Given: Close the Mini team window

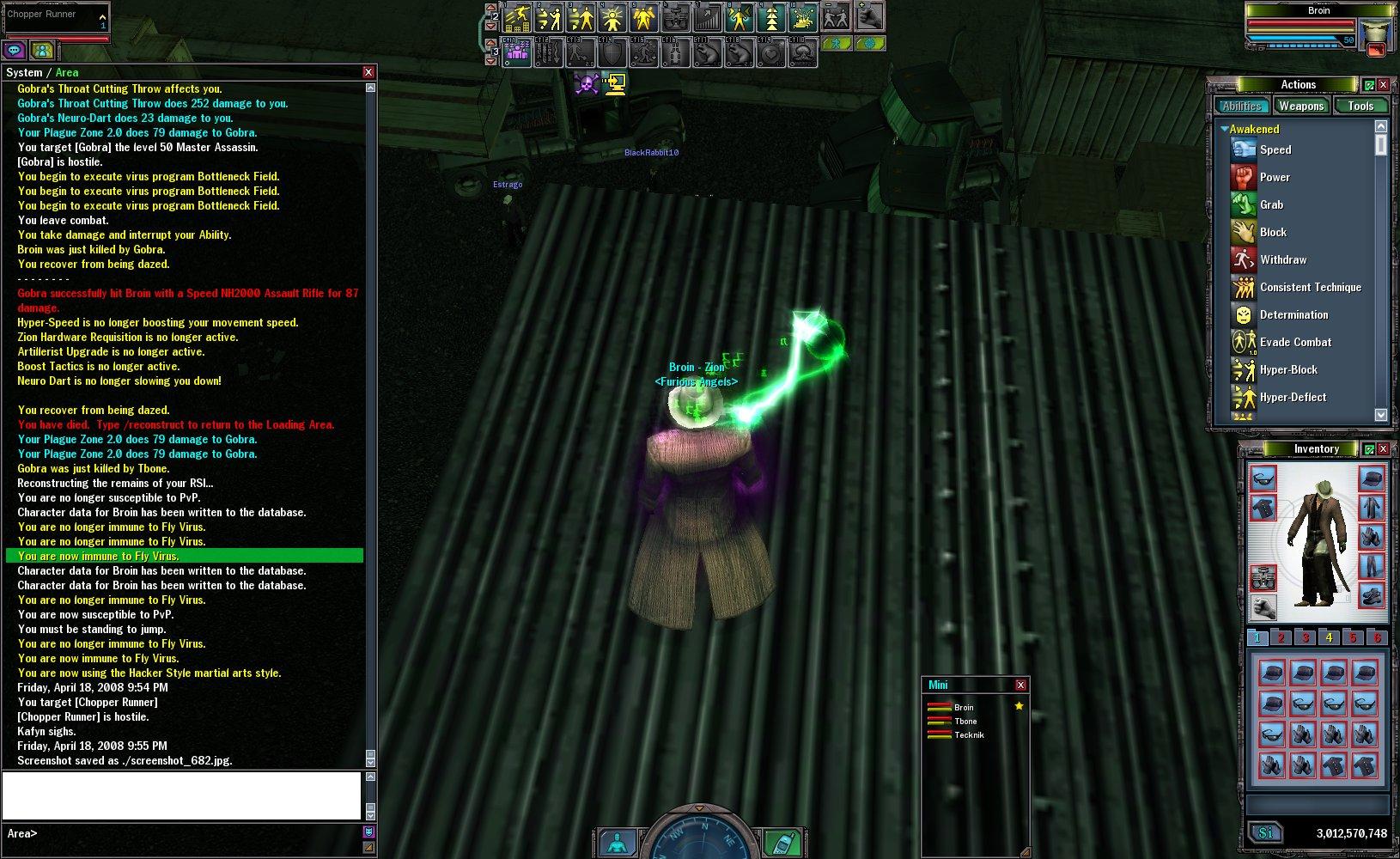Looking at the screenshot, I should 1020,685.
